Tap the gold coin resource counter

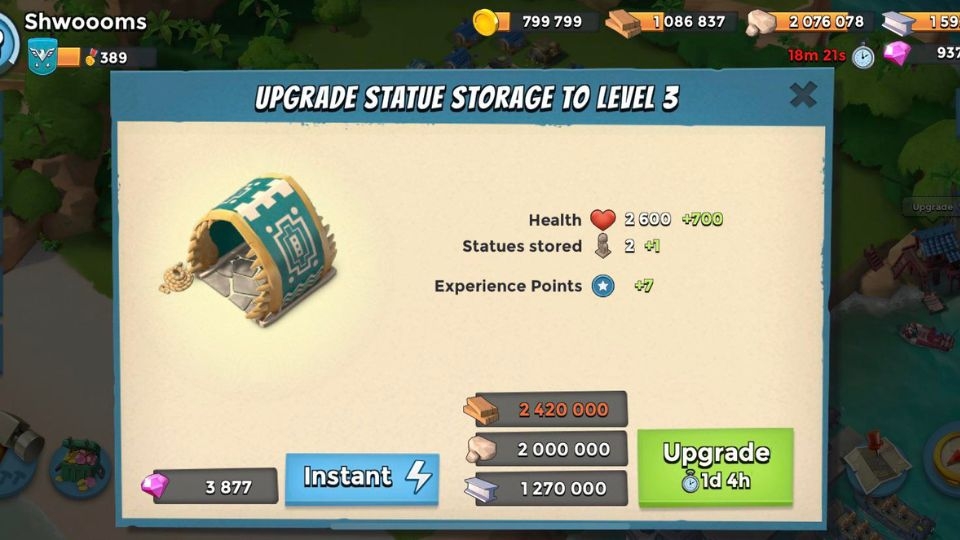tap(537, 21)
